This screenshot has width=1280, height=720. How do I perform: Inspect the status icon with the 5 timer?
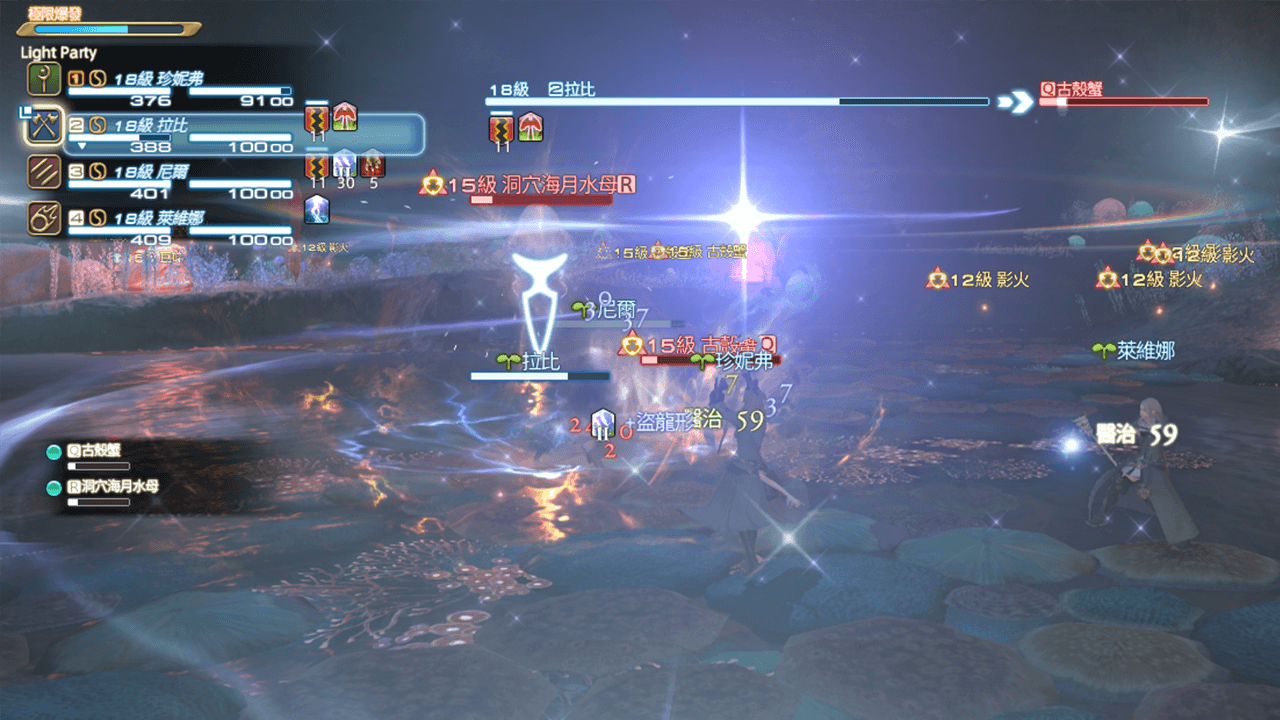(x=372, y=163)
